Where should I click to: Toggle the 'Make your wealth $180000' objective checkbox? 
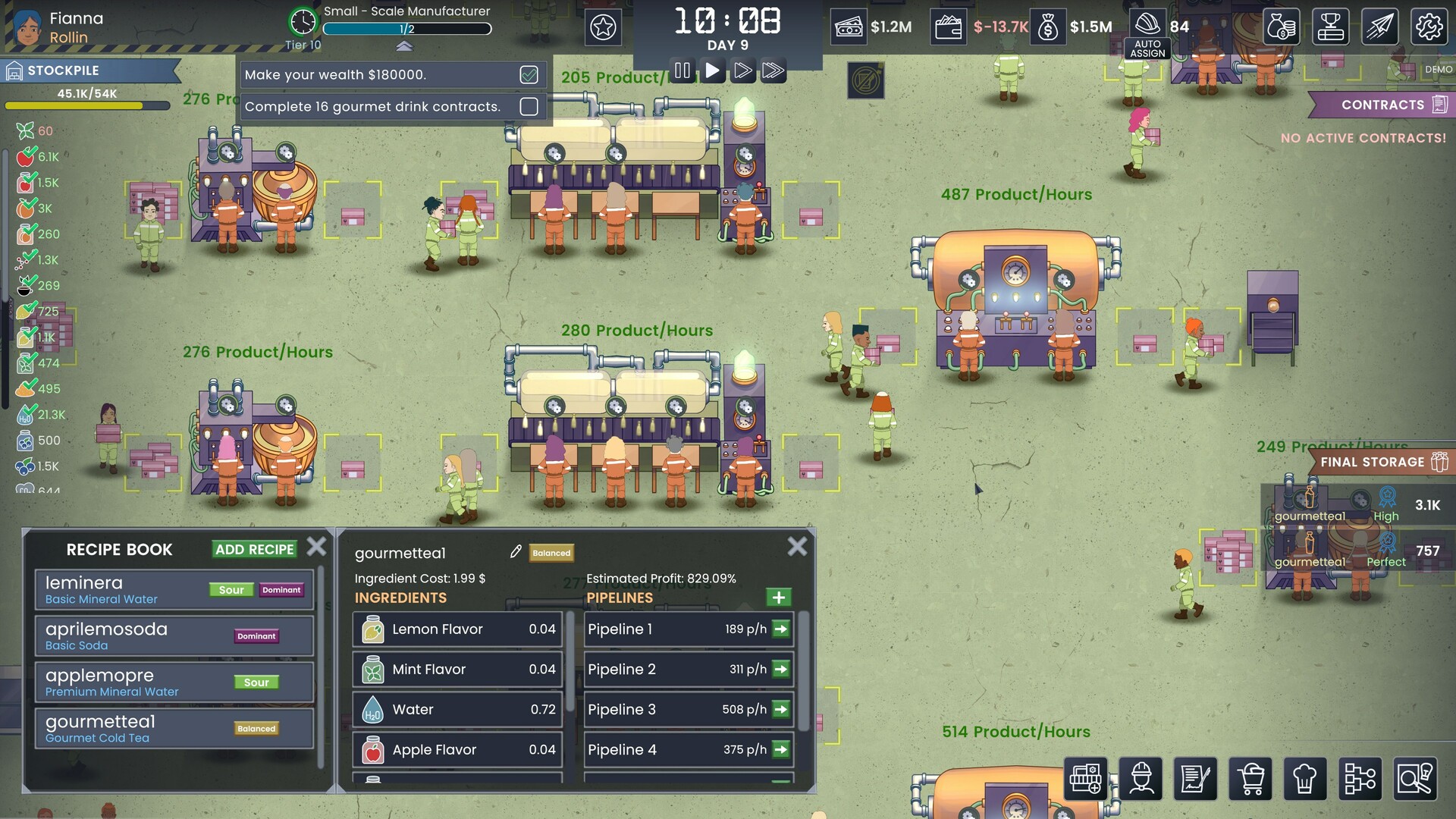[529, 74]
